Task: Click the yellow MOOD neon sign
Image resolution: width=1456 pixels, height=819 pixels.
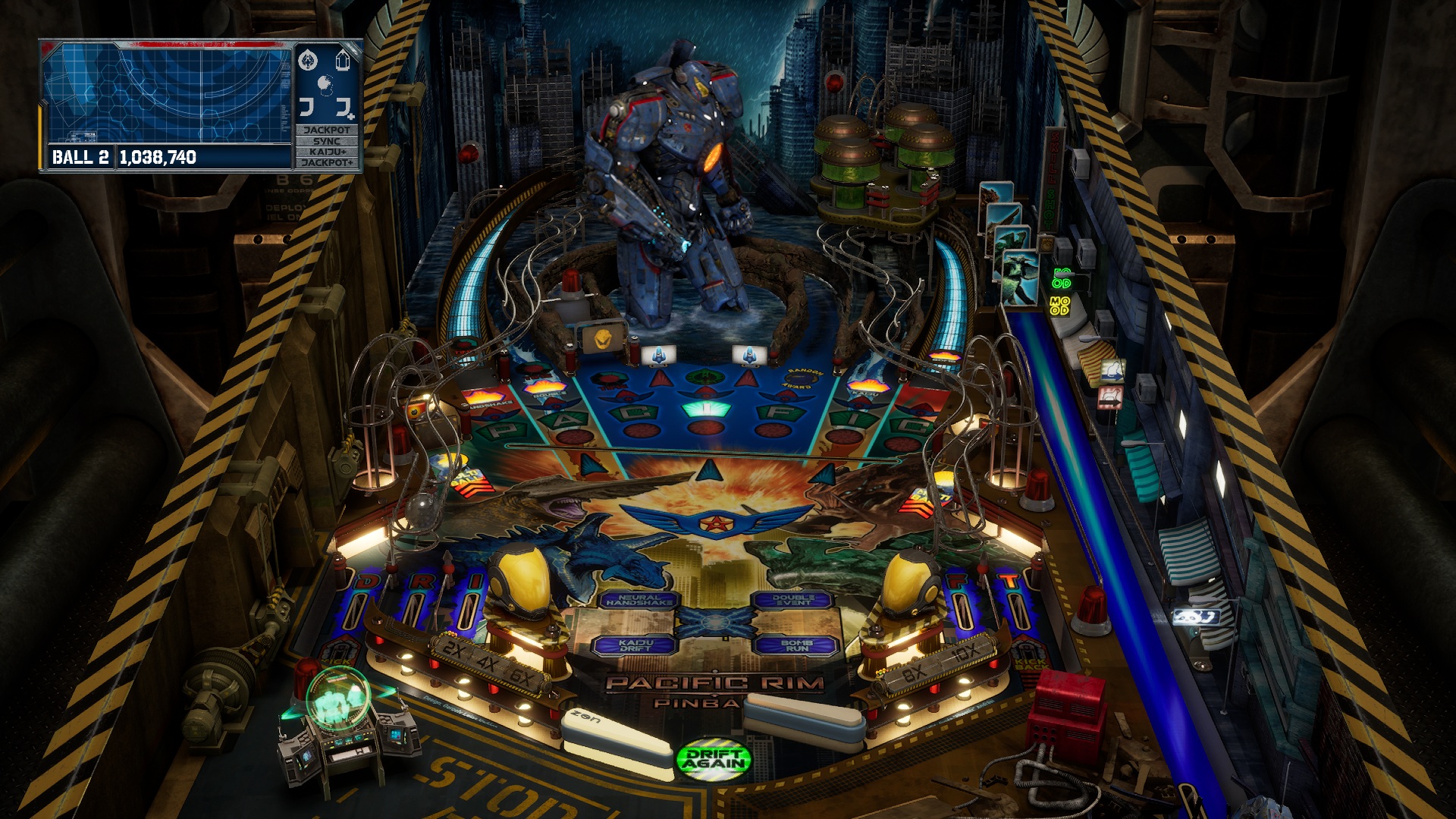Action: [1060, 306]
